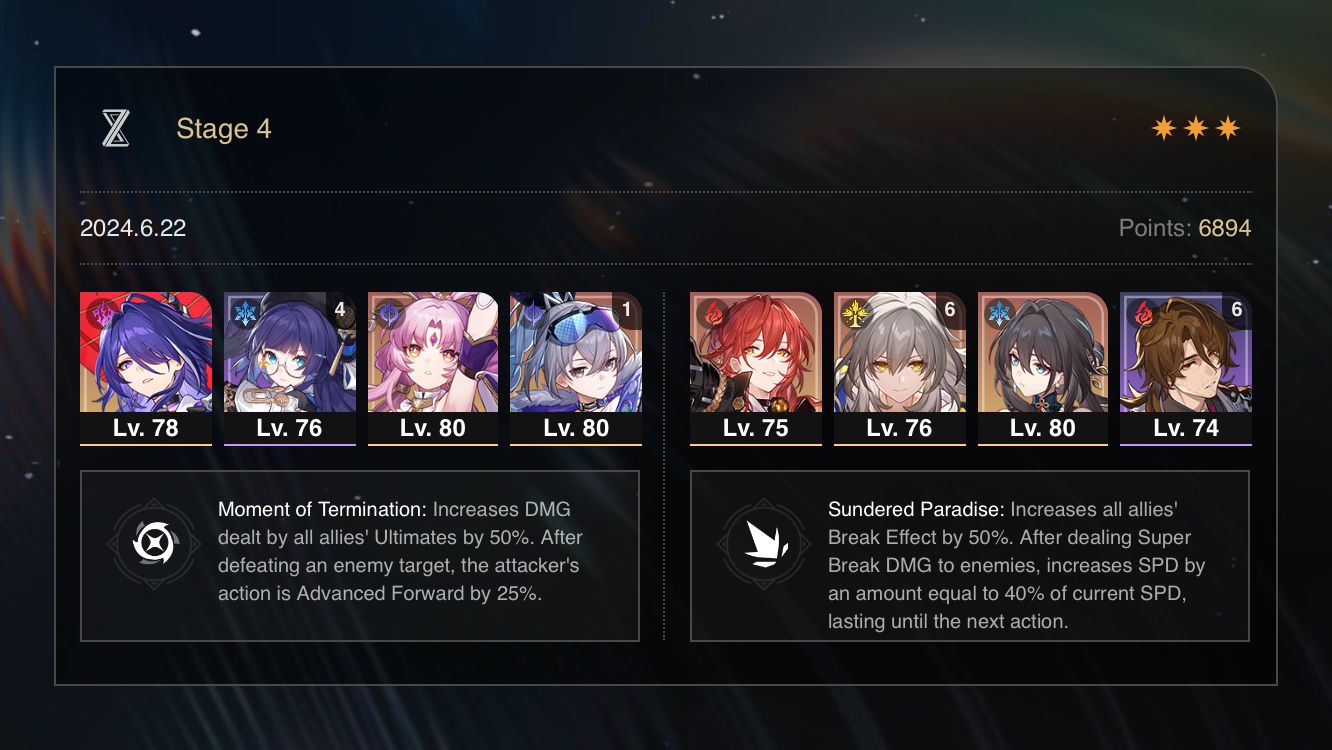Select Acheron's character portrait
The image size is (1332, 750).
coord(145,360)
